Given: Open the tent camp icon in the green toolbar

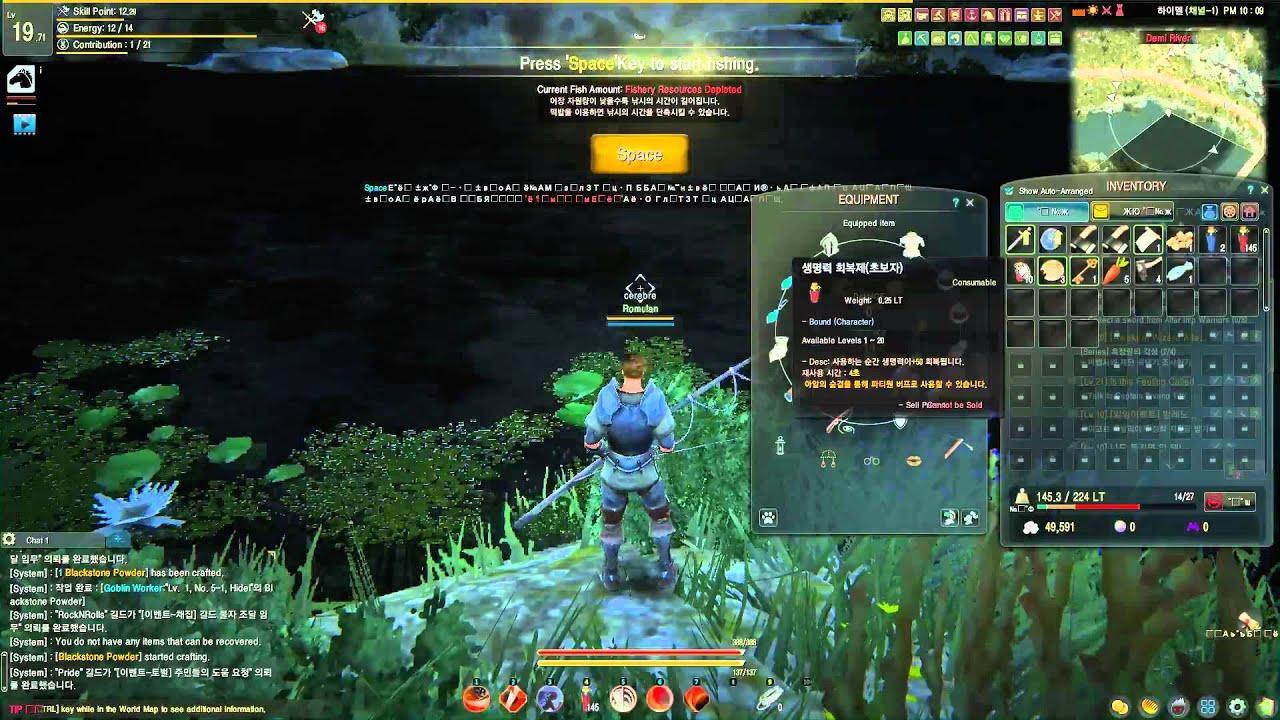Looking at the screenshot, I should [972, 38].
